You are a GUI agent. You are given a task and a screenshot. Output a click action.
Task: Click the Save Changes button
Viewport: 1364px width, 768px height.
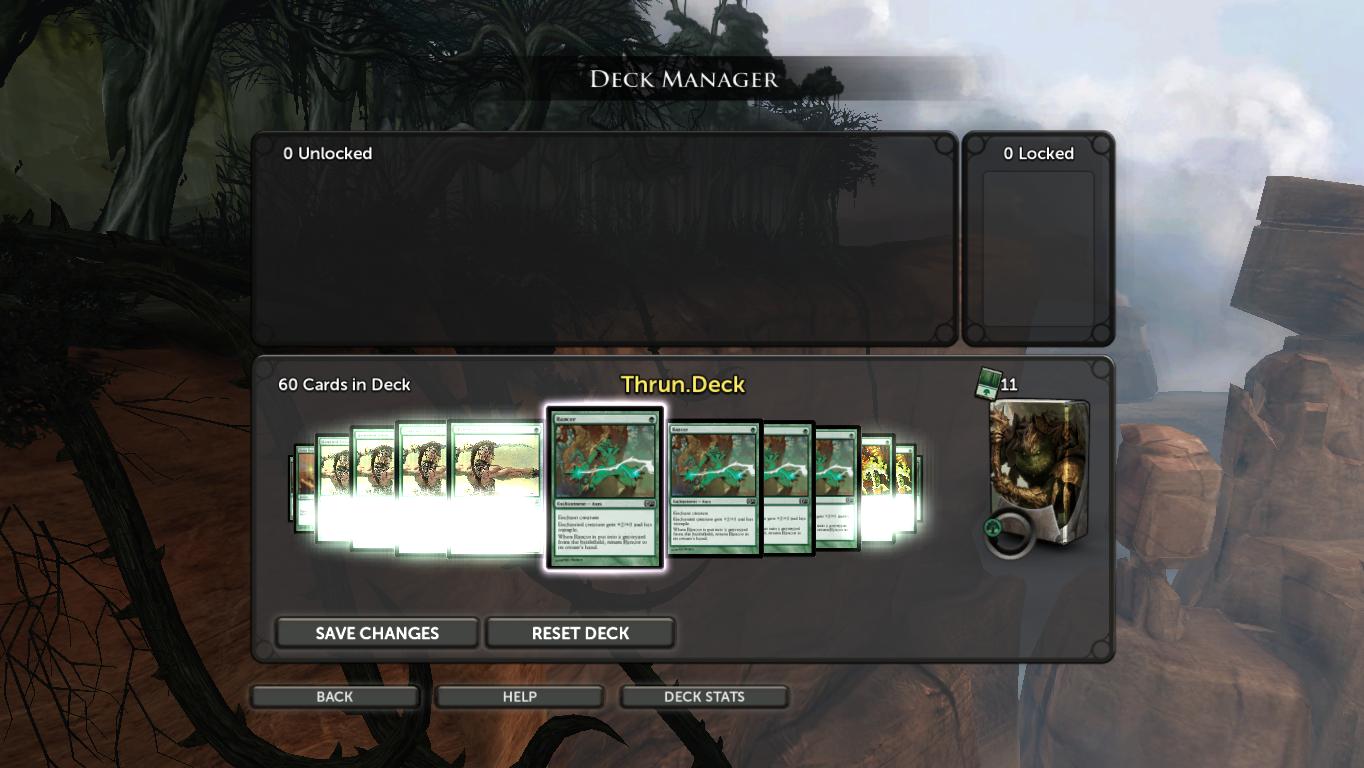point(377,633)
